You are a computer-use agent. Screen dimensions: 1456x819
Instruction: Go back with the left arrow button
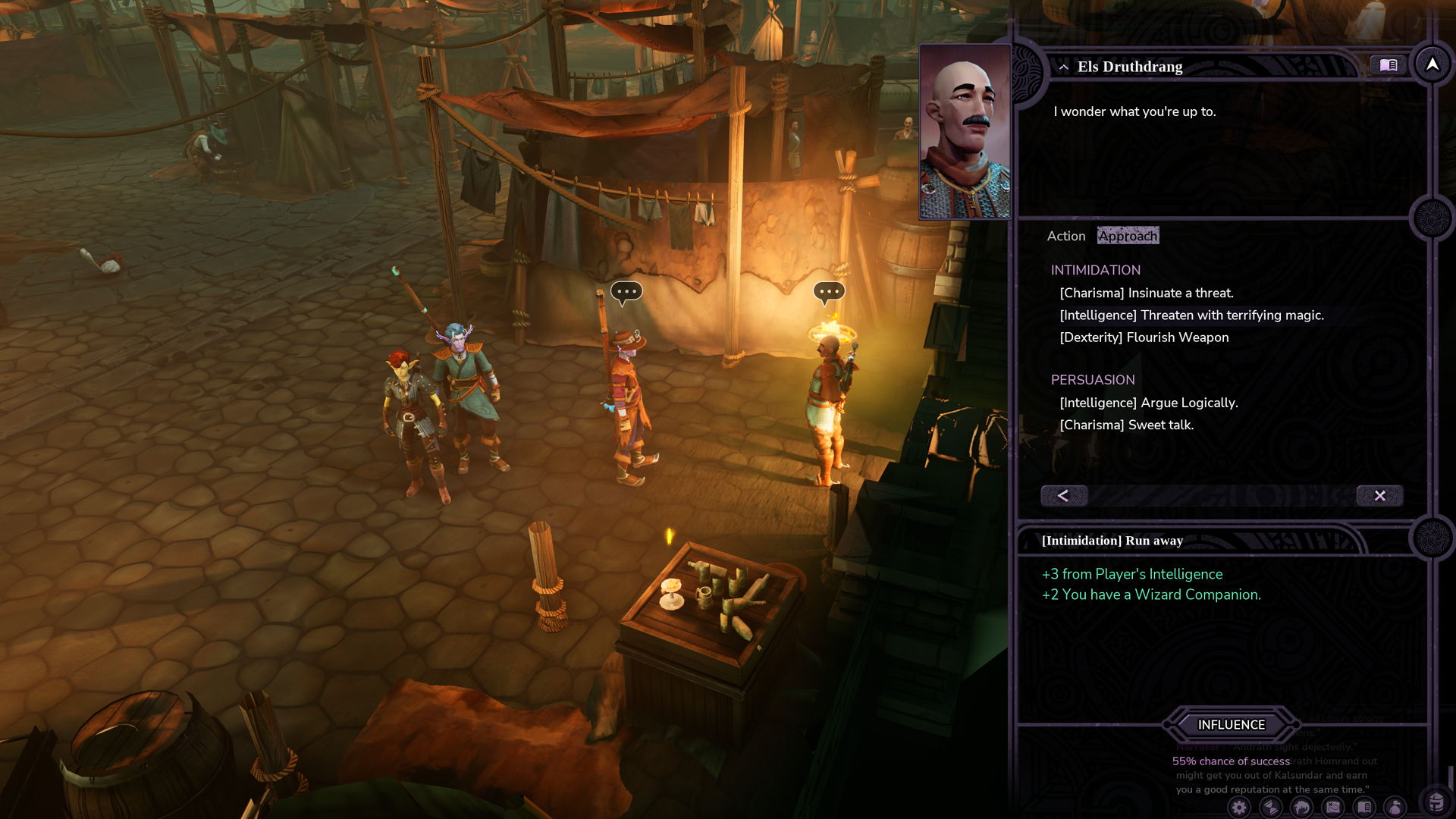(x=1063, y=495)
